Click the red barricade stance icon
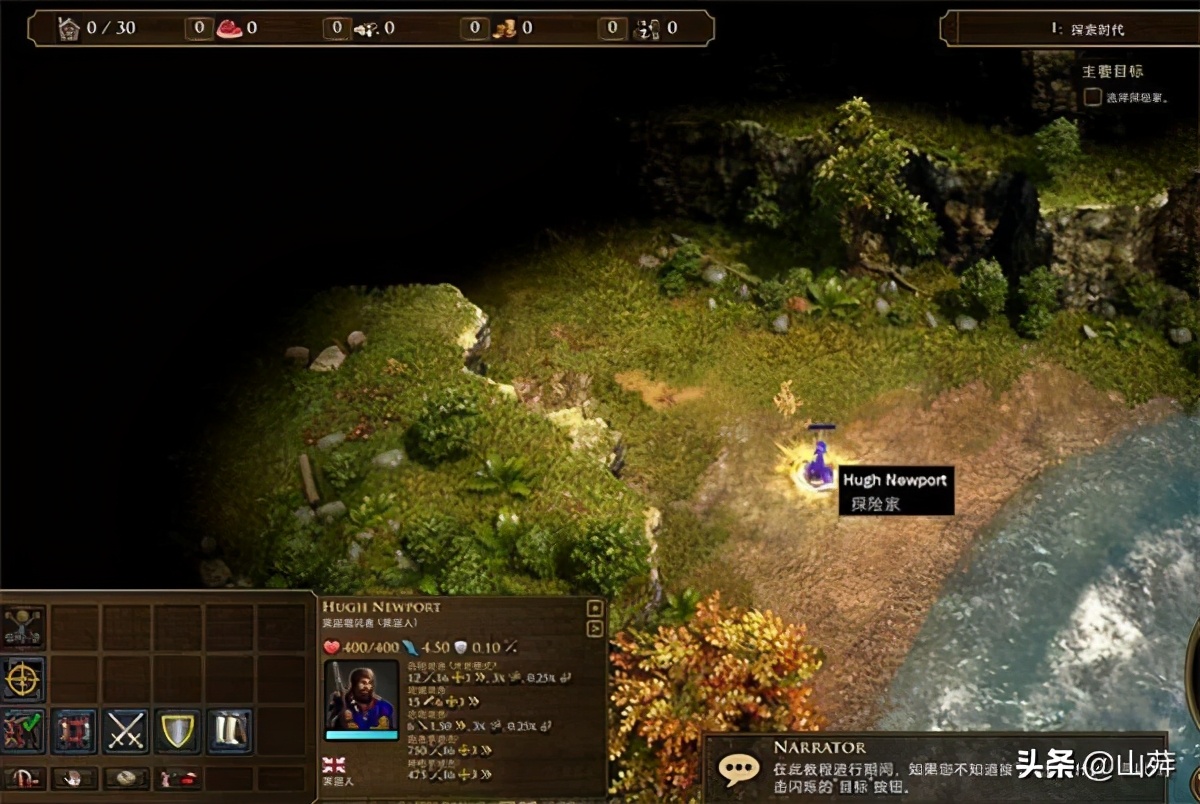 (x=74, y=731)
